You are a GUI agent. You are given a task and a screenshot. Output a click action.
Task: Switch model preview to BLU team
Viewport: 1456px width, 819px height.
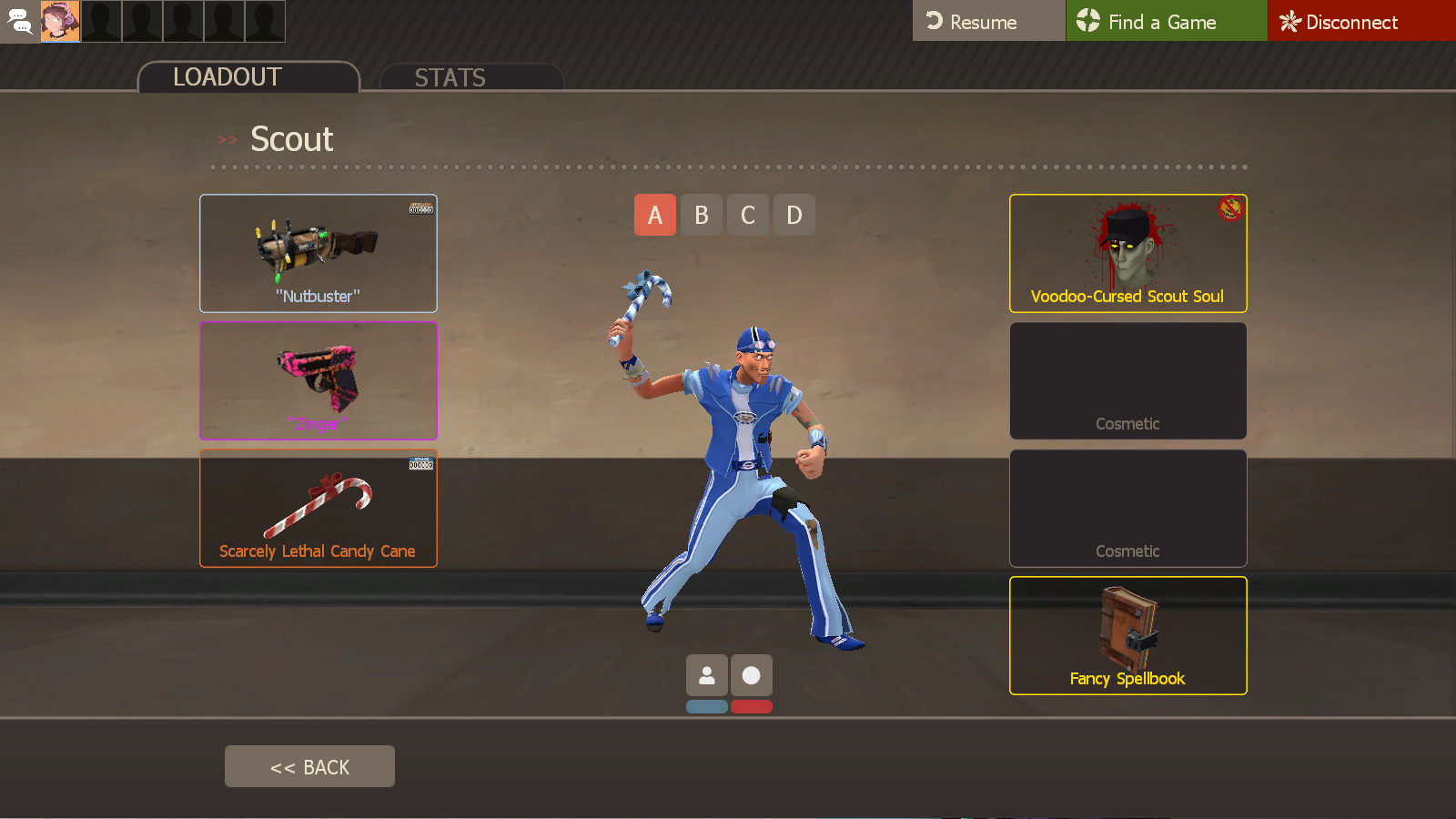click(x=707, y=705)
